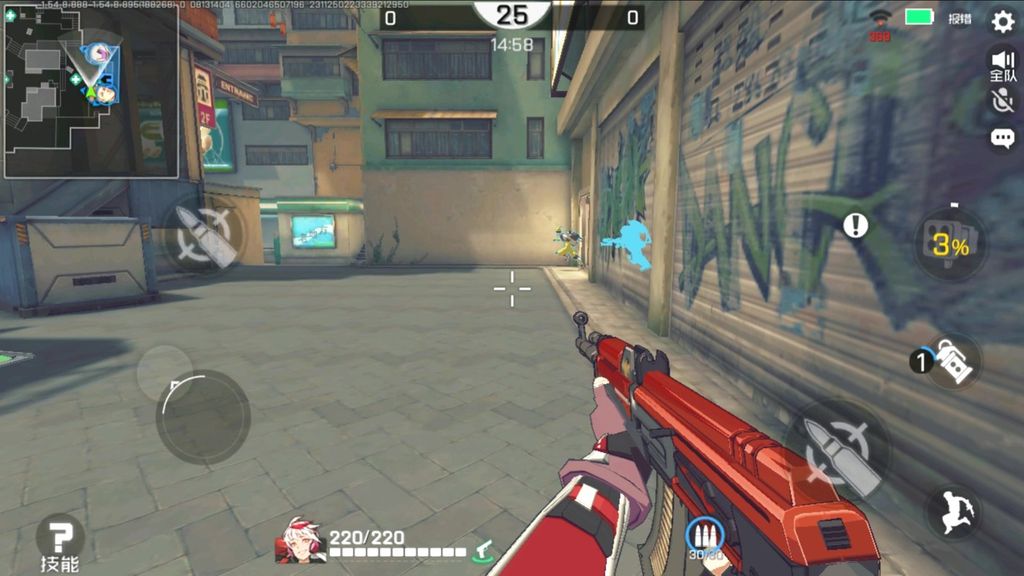Tap the exclamation mark alert icon

(855, 226)
